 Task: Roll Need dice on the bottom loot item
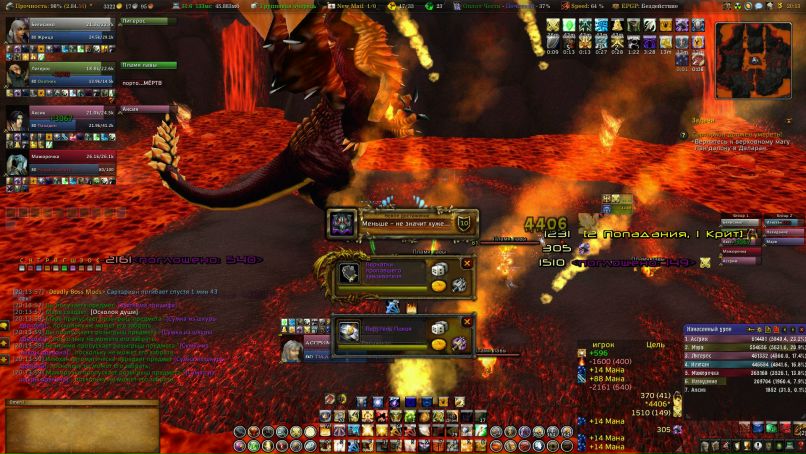(x=438, y=329)
